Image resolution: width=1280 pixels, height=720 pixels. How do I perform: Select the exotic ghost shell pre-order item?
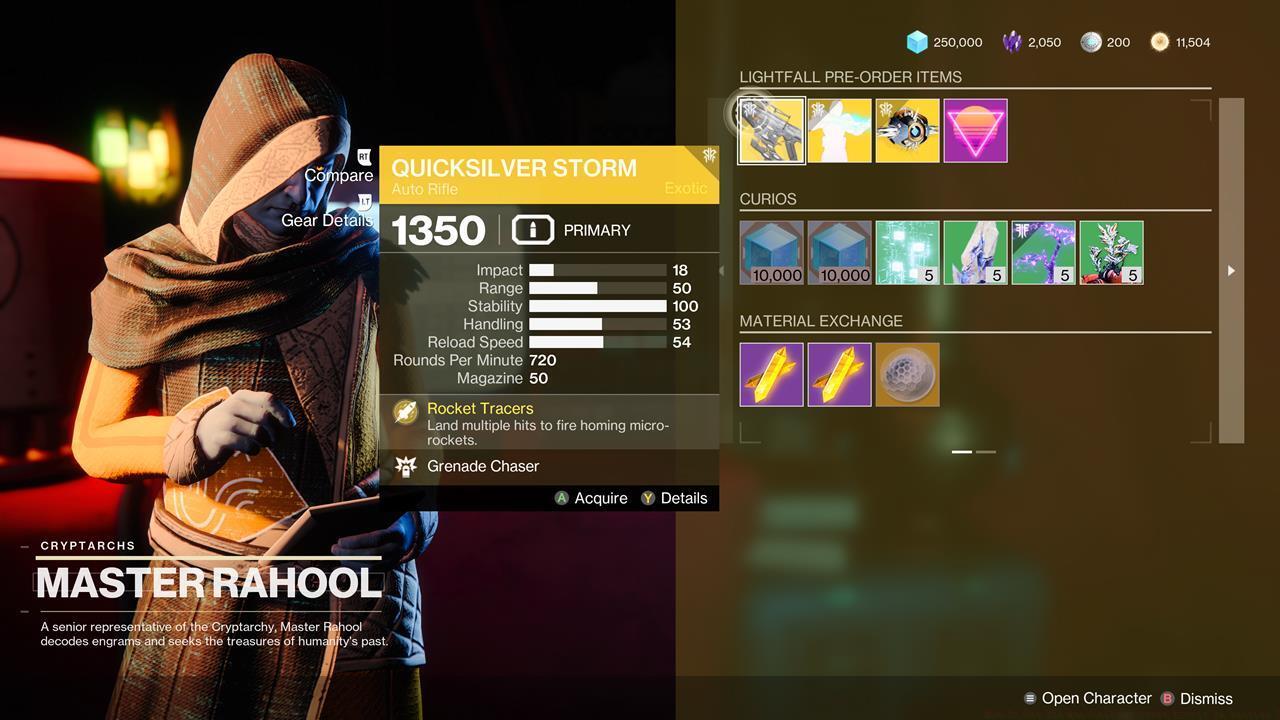point(907,130)
